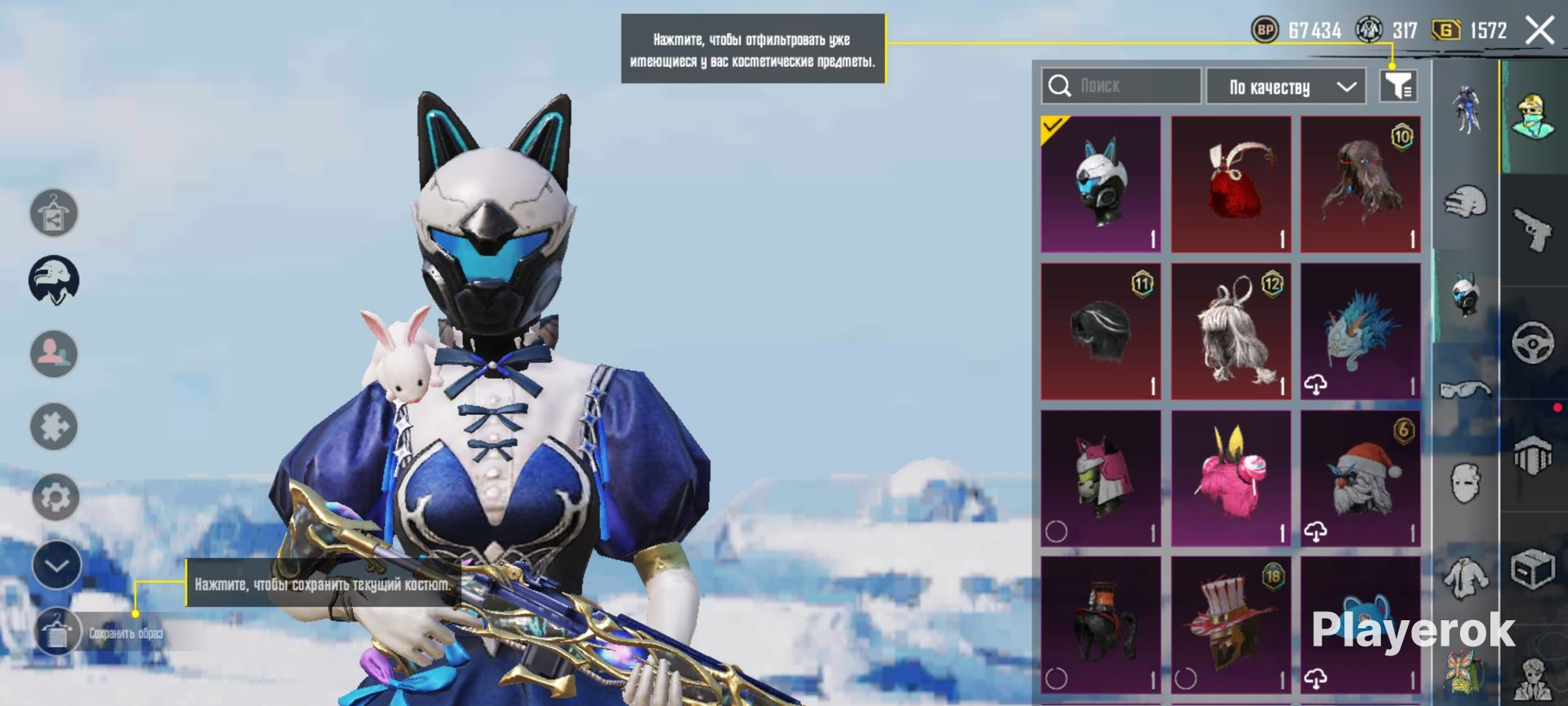1568x706 pixels.
Task: Open the gear settings icon on left
Action: (x=55, y=497)
